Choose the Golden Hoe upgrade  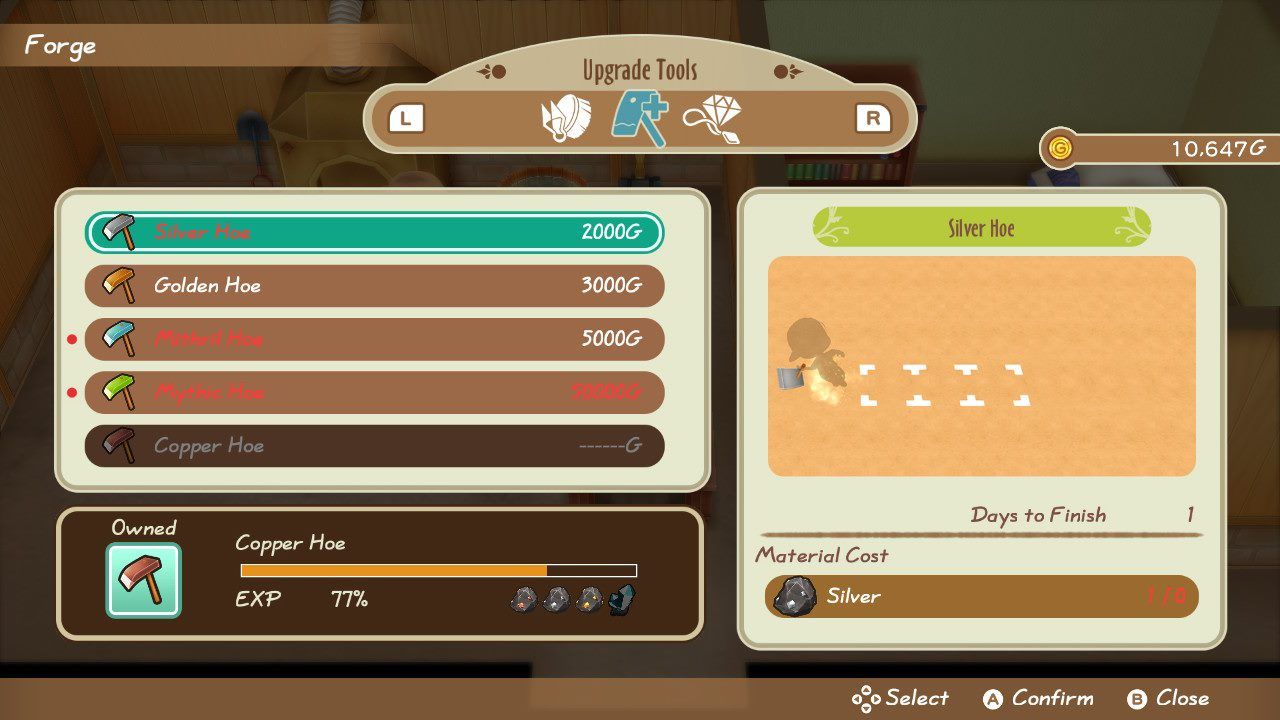click(374, 286)
